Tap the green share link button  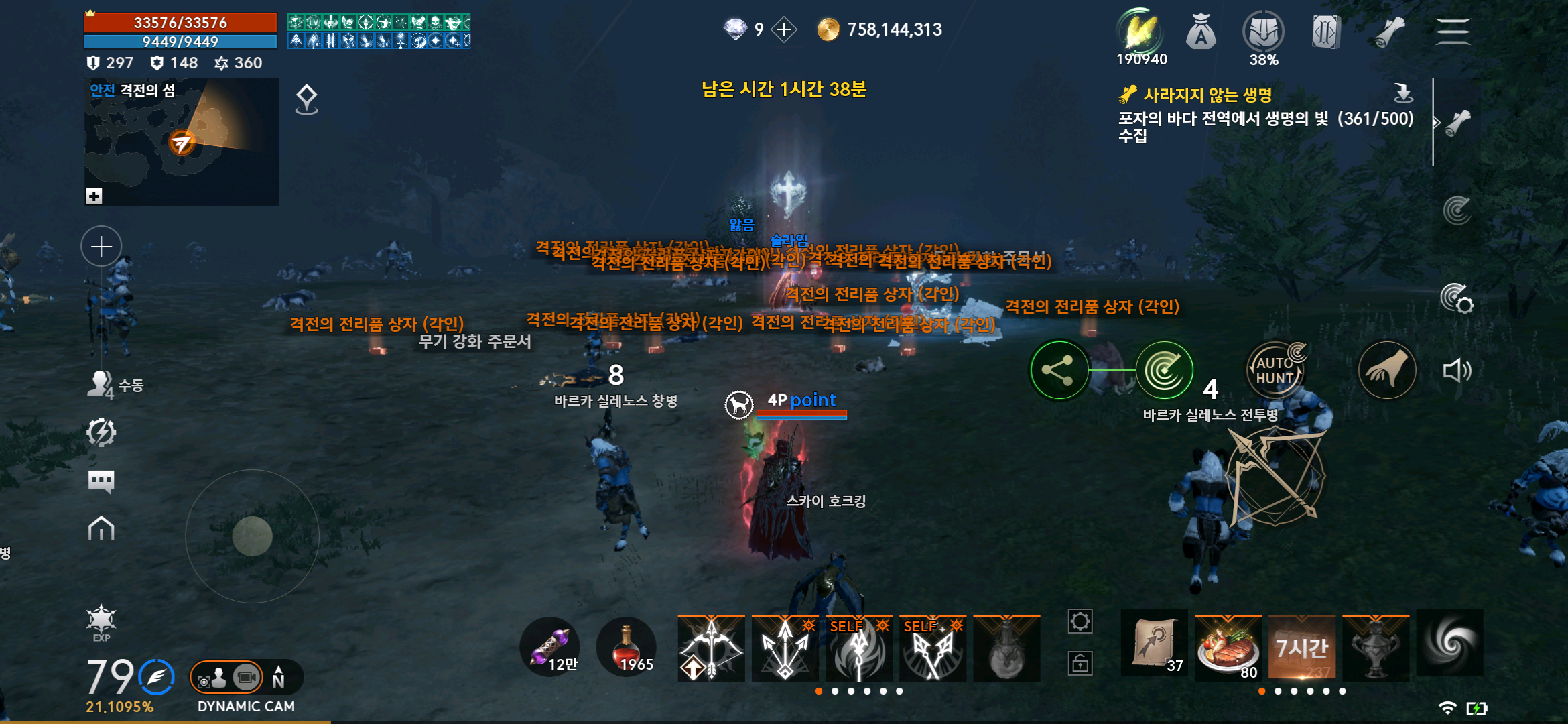tap(1059, 370)
